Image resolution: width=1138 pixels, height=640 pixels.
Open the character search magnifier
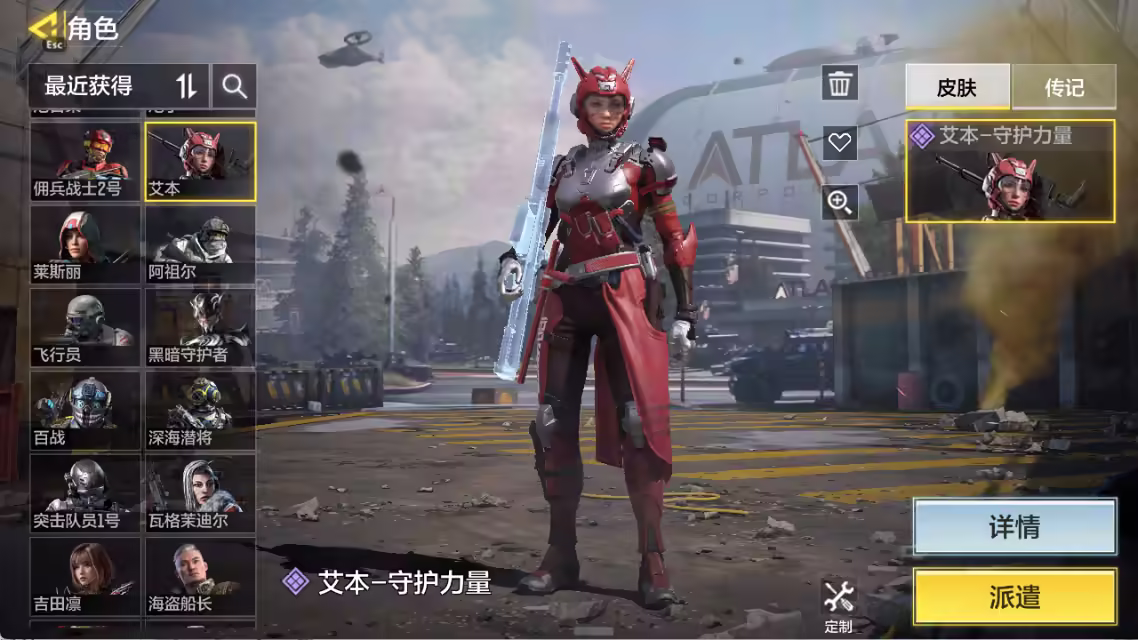point(235,86)
